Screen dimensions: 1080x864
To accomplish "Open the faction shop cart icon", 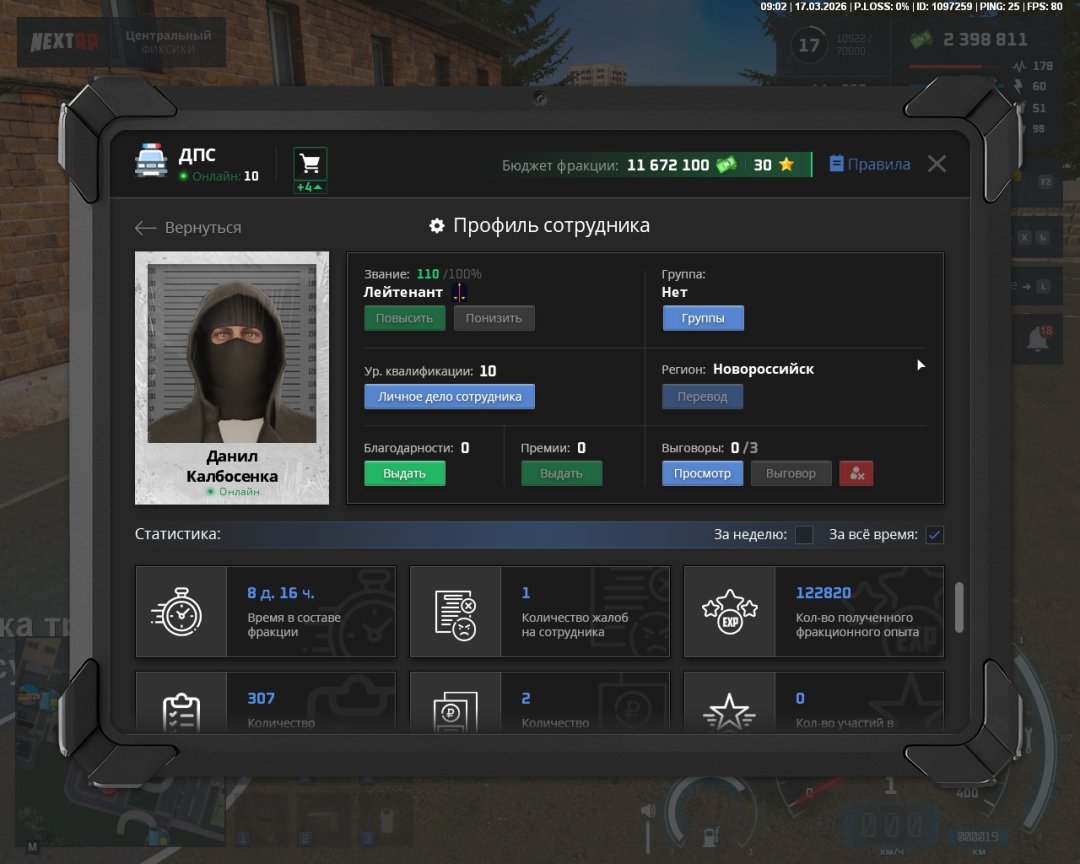I will (310, 164).
